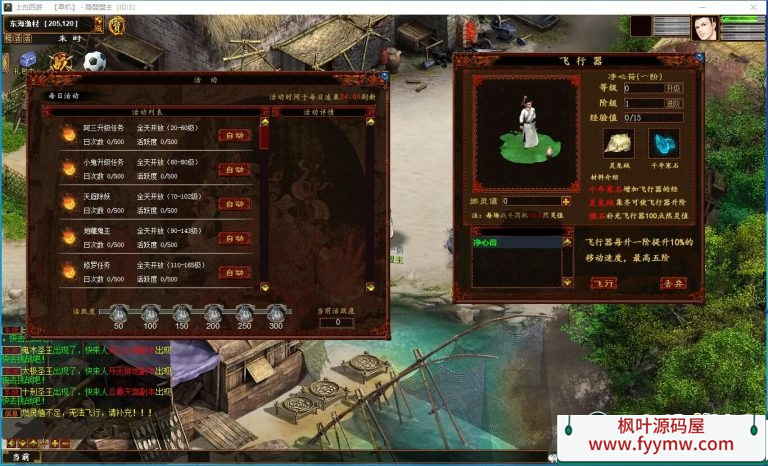Click 自动 on the 天庭除妖 row
Image resolution: width=768 pixels, height=466 pixels.
pyautogui.click(x=235, y=203)
